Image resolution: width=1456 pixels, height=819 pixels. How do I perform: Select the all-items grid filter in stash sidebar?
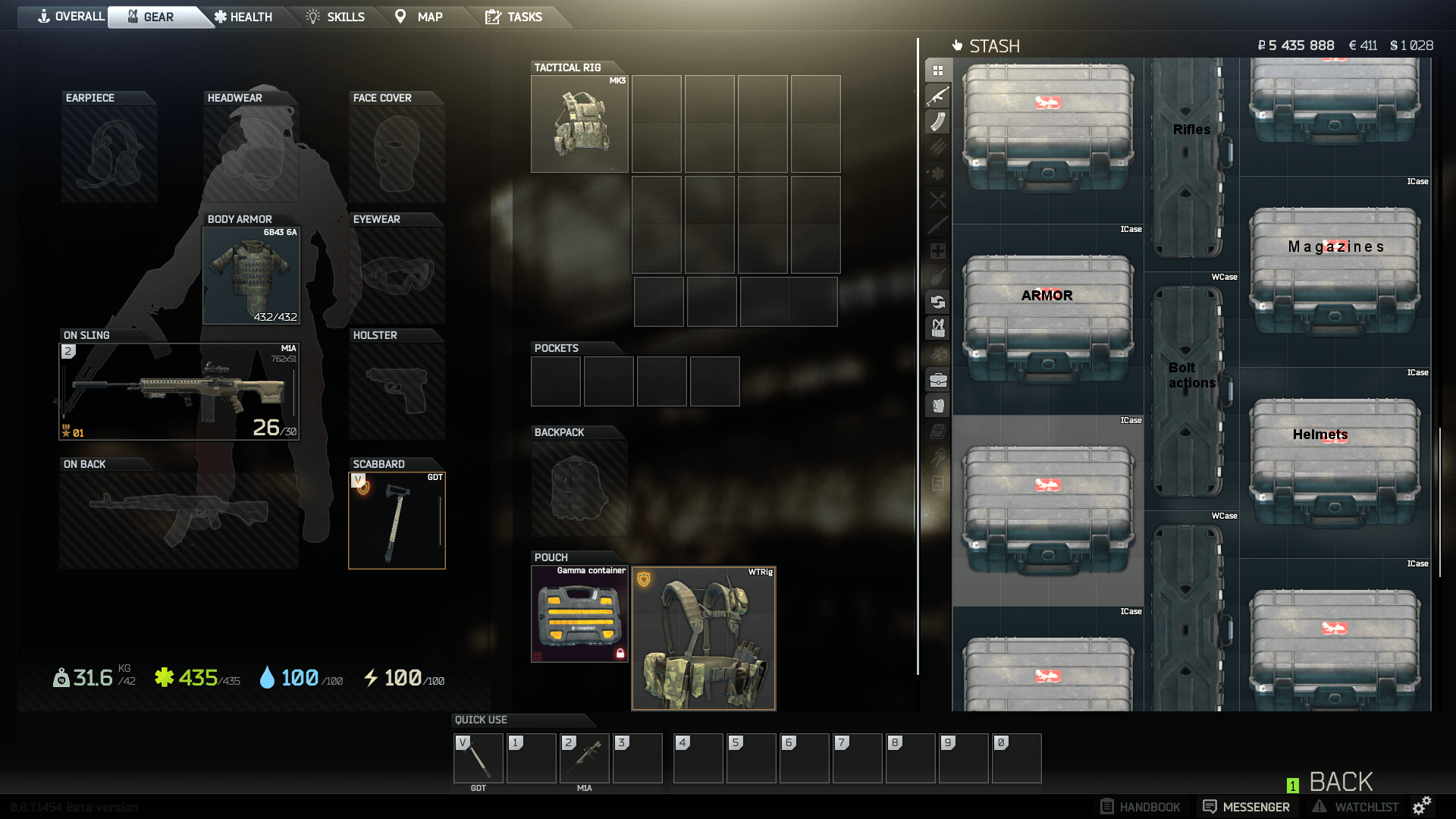pos(938,69)
